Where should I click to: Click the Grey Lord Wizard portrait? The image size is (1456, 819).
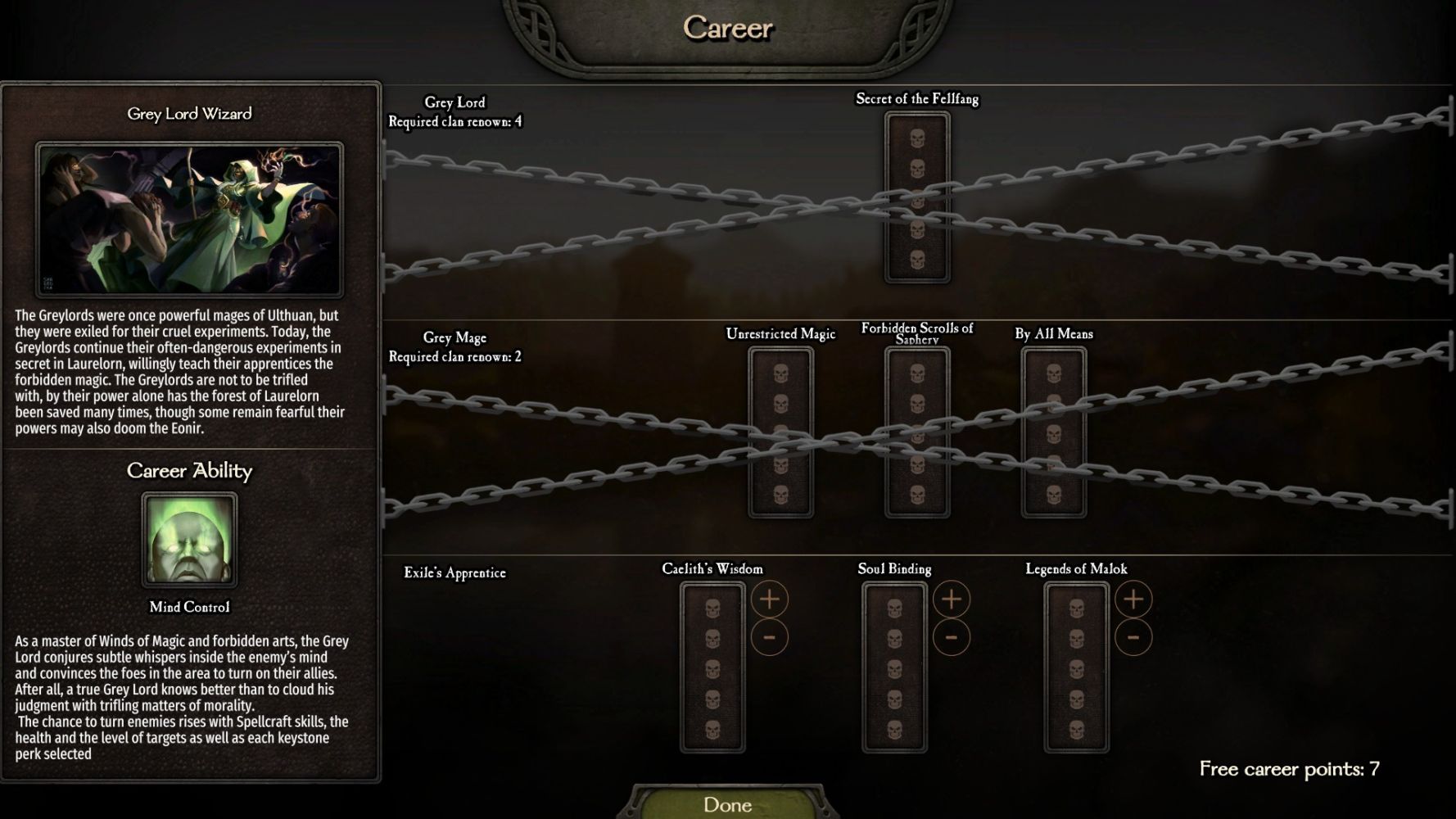[x=189, y=219]
